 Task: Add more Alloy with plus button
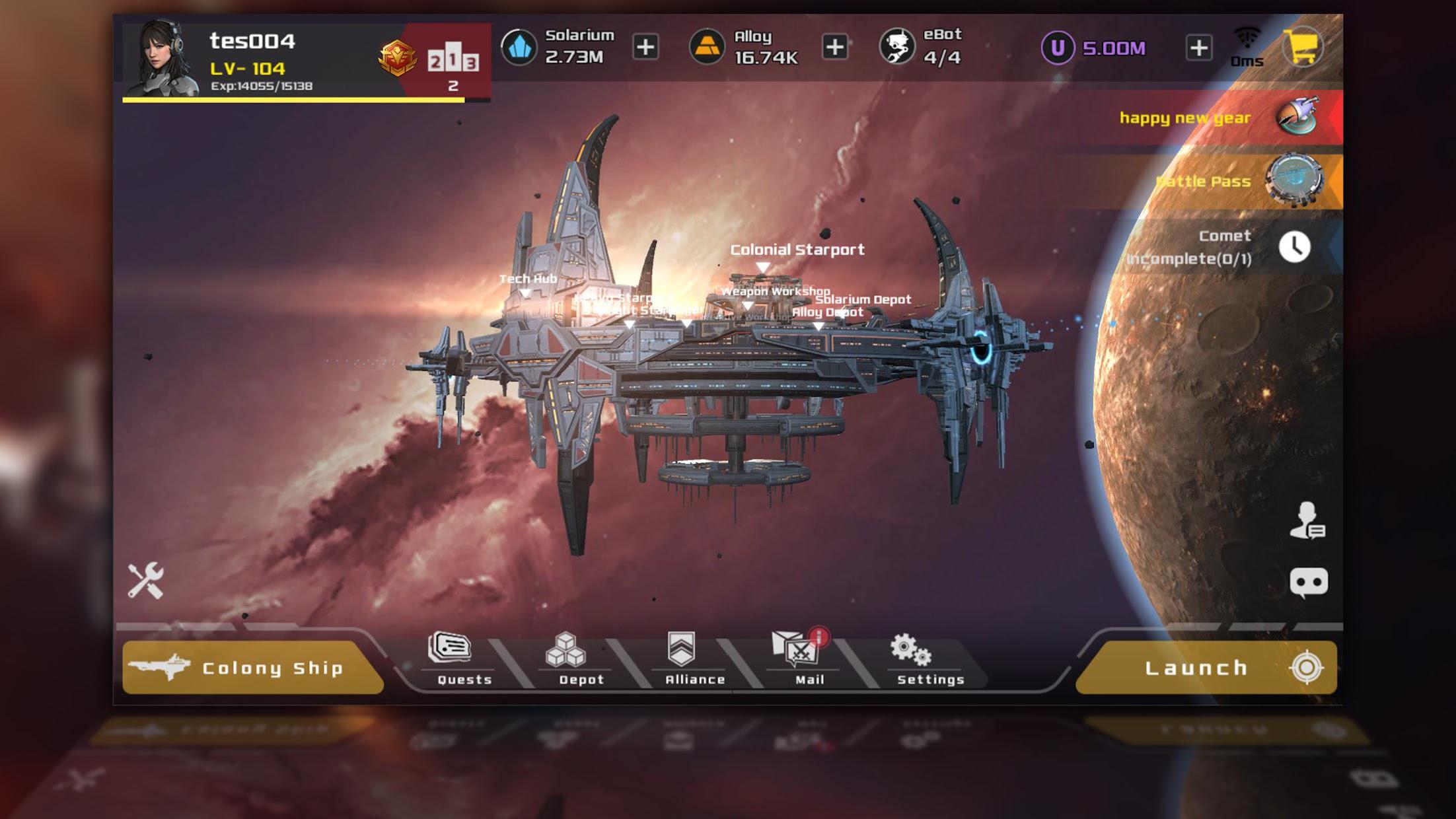point(835,47)
